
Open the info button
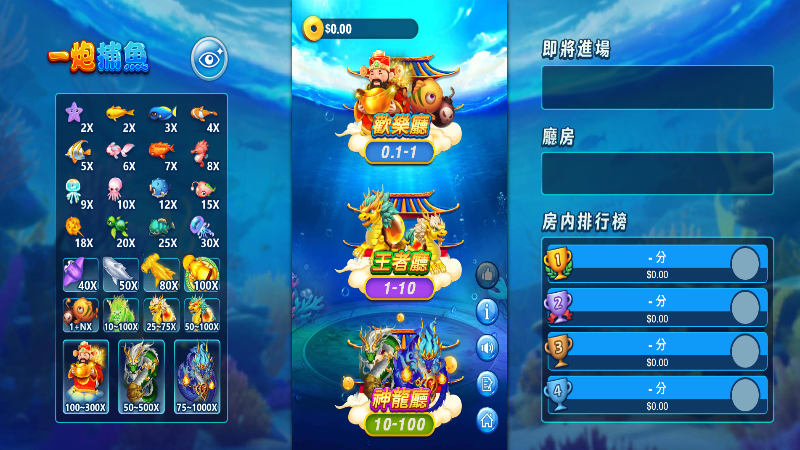(x=488, y=311)
